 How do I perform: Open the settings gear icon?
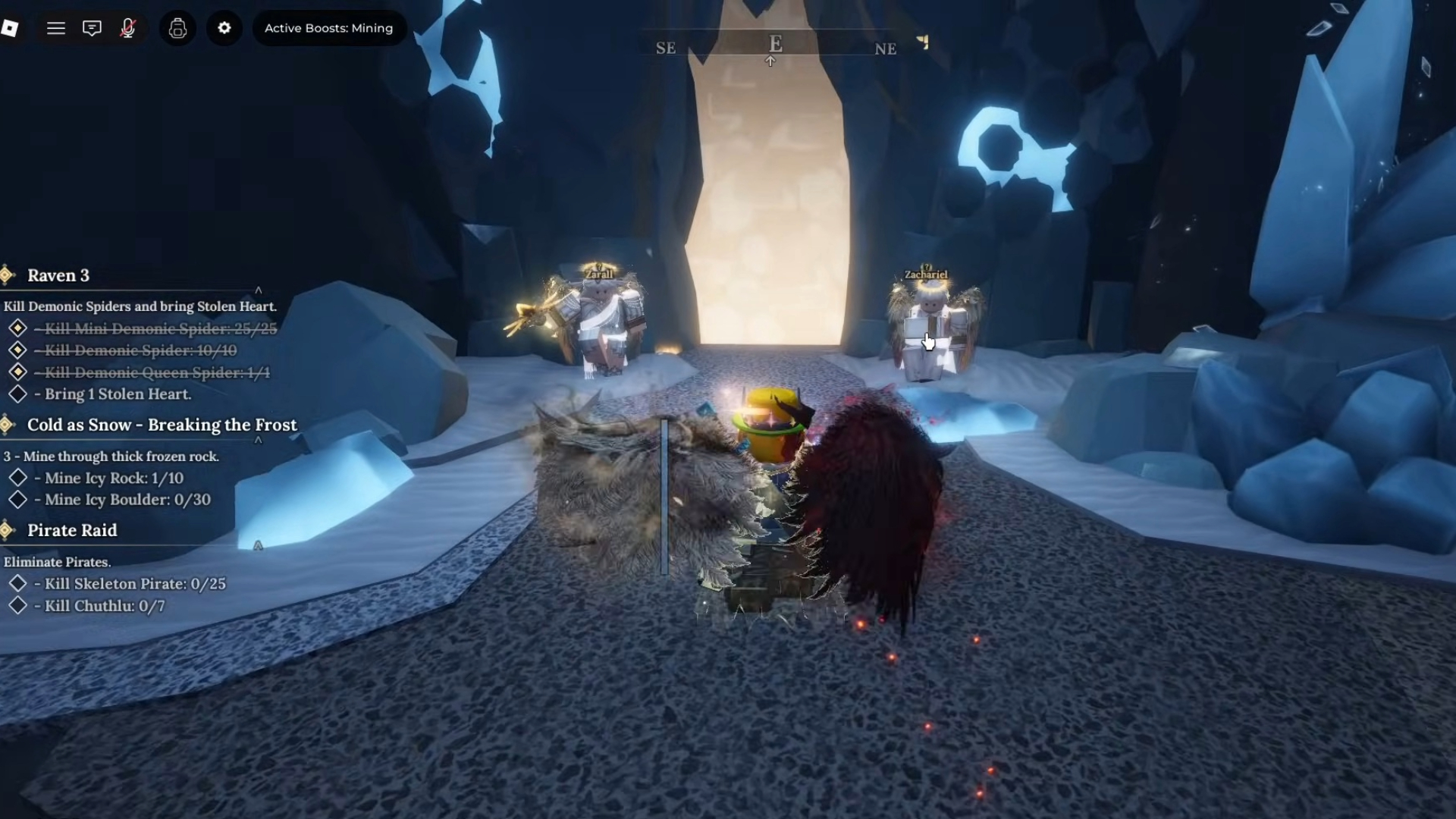224,28
